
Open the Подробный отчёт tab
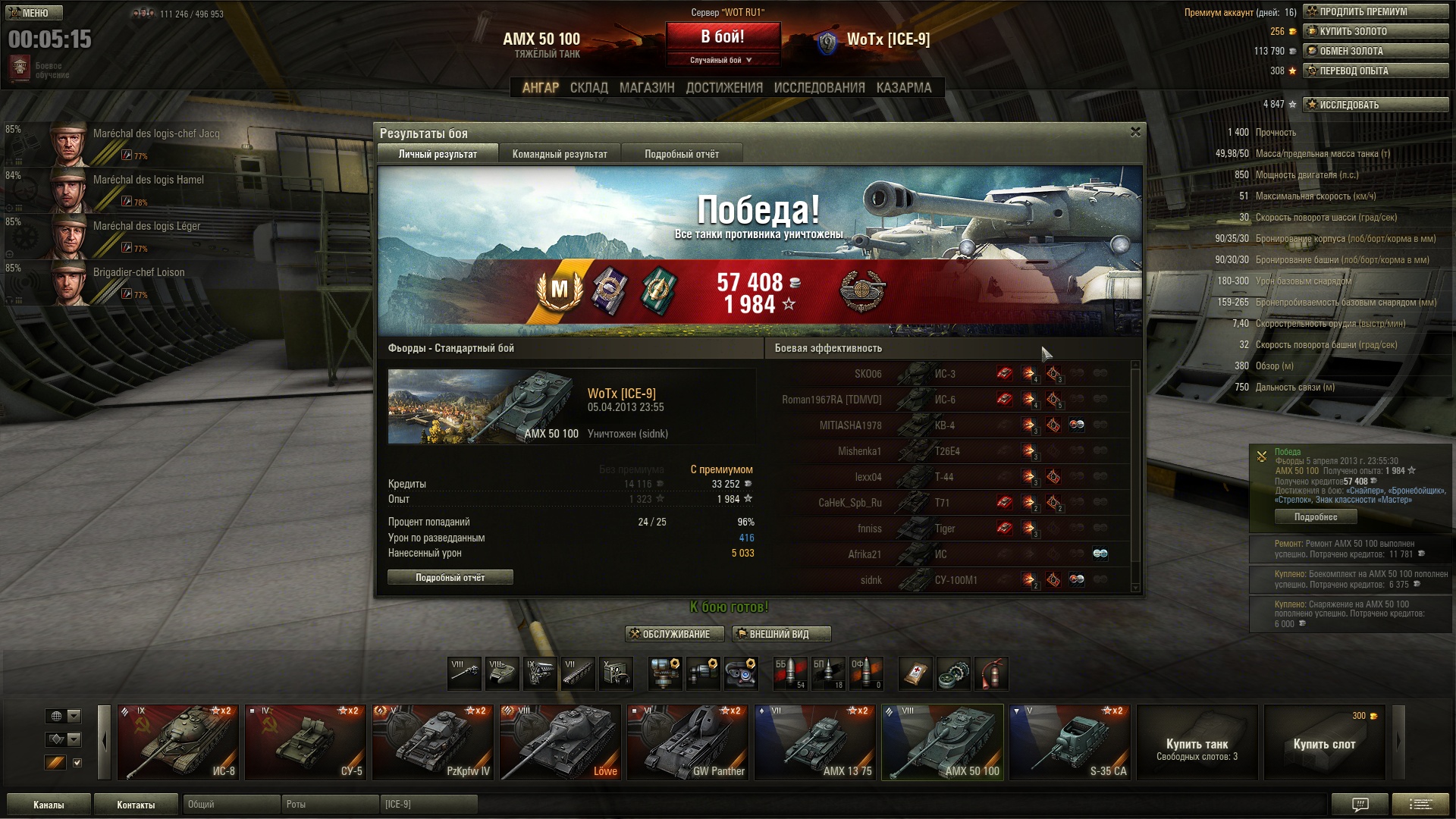(682, 154)
